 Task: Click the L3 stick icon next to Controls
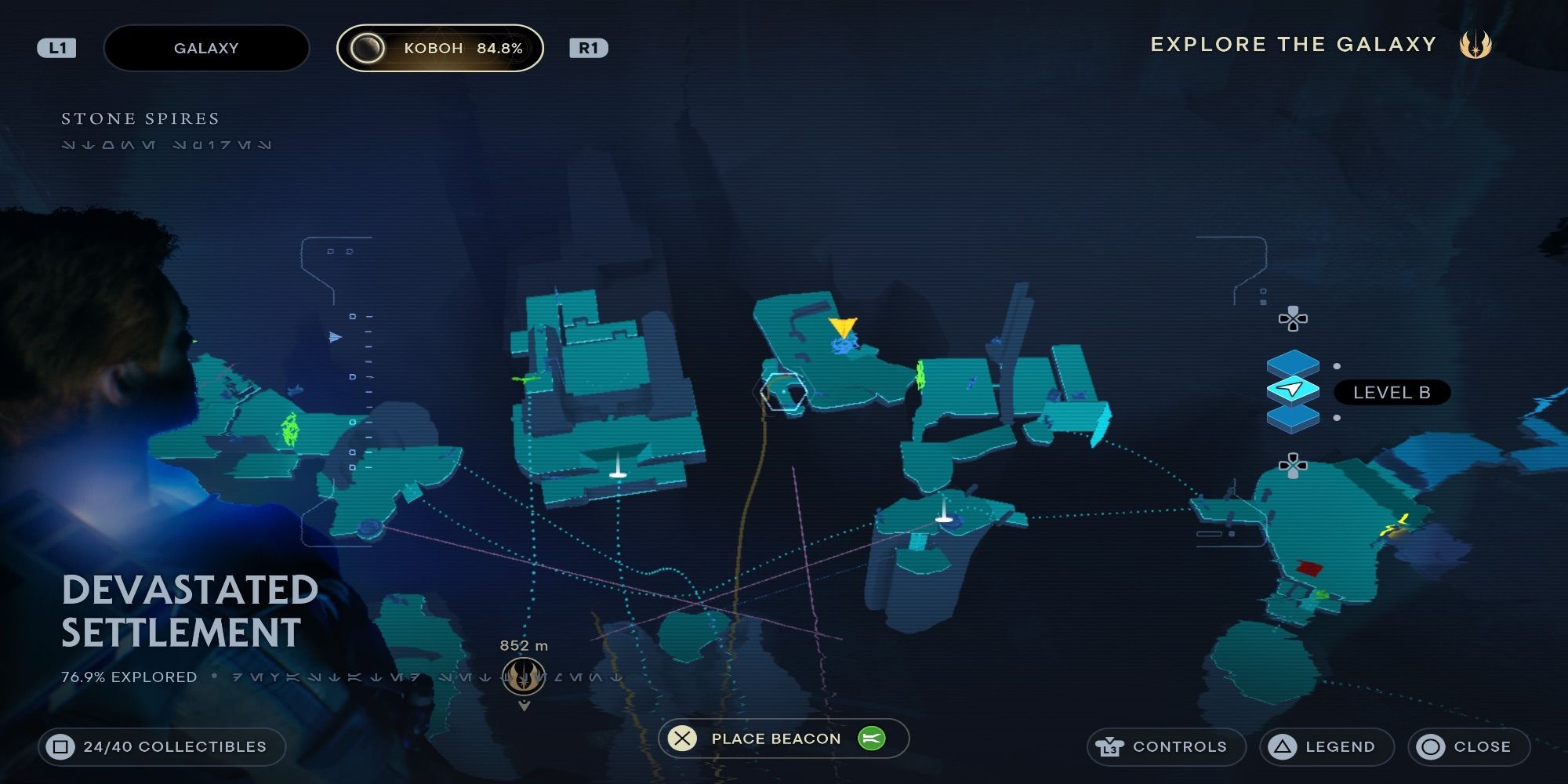pos(1109,746)
